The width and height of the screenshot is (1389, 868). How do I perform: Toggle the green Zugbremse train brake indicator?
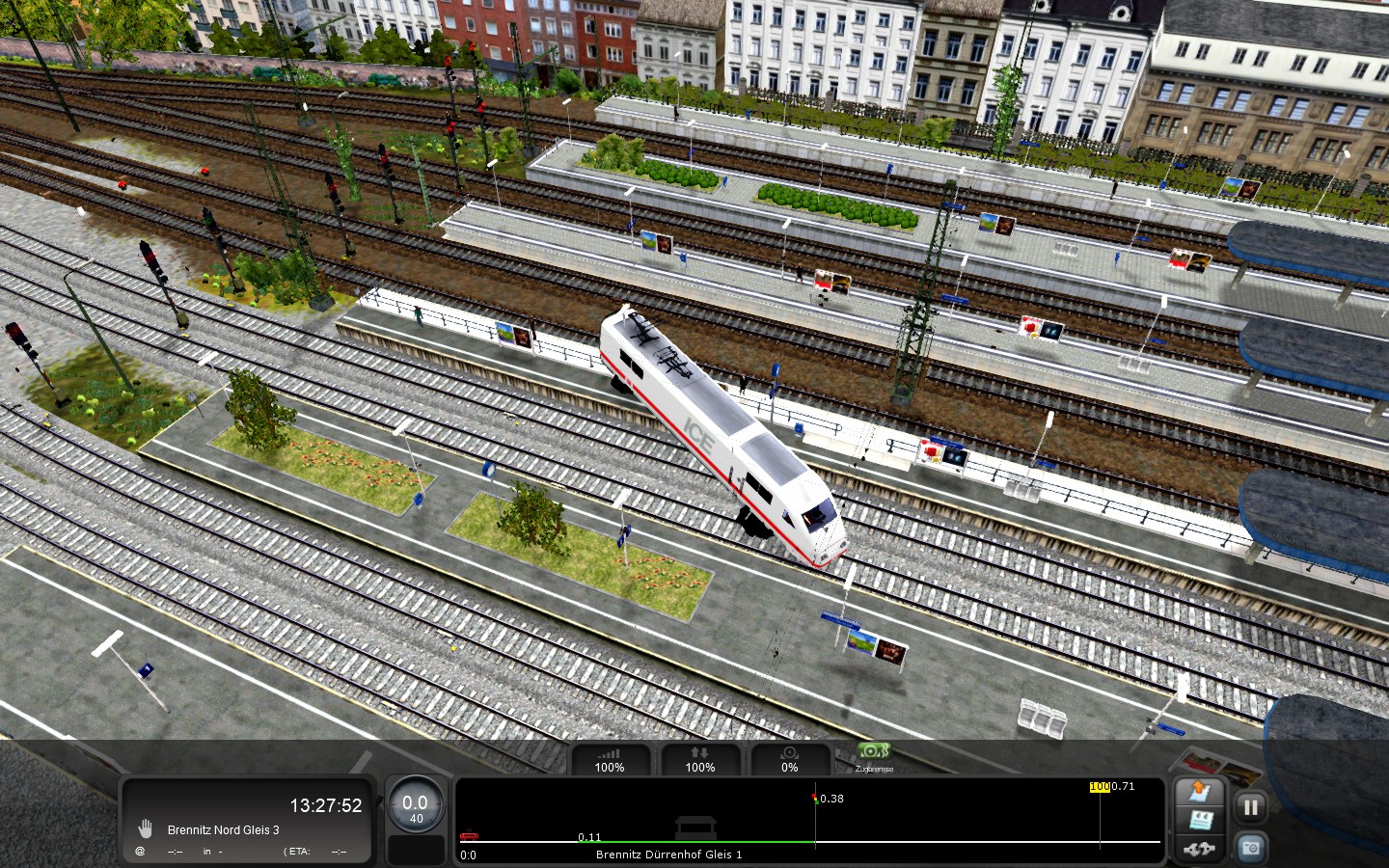point(873,753)
